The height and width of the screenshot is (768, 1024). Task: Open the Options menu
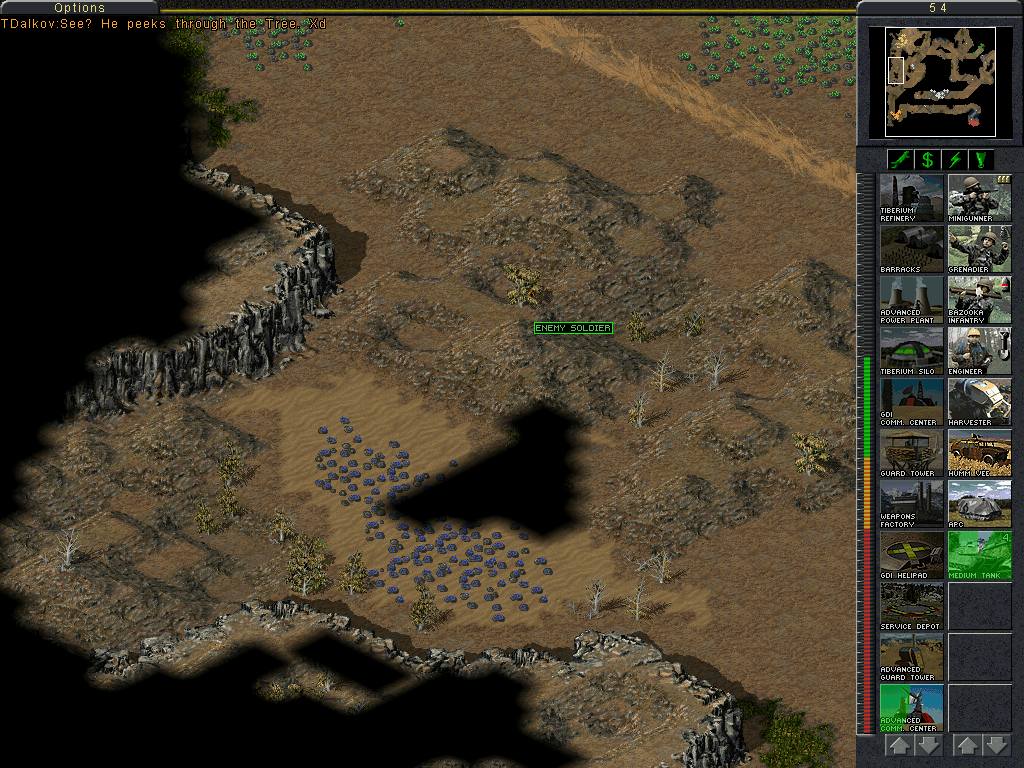[80, 8]
